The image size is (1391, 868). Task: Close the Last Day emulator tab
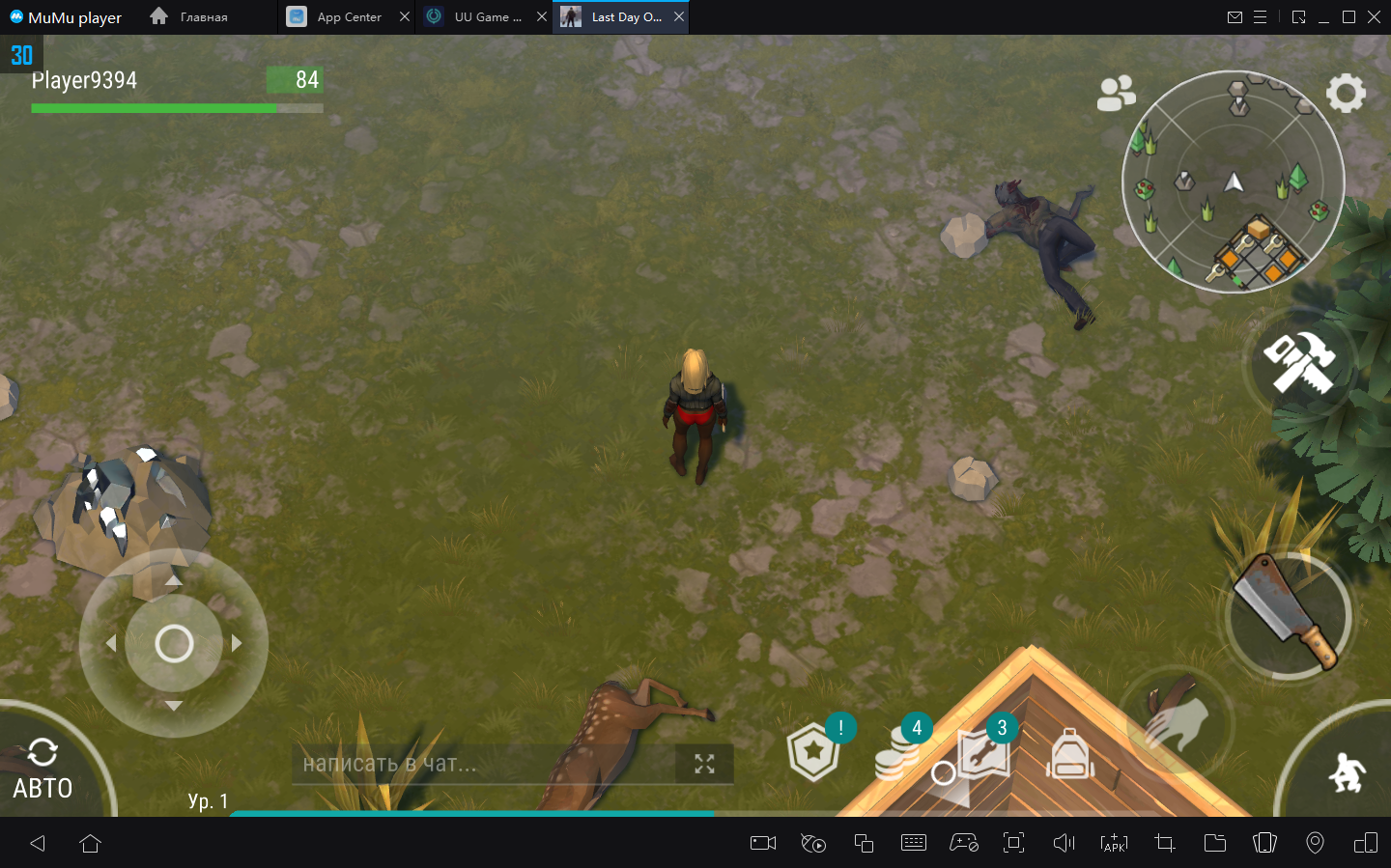click(679, 17)
